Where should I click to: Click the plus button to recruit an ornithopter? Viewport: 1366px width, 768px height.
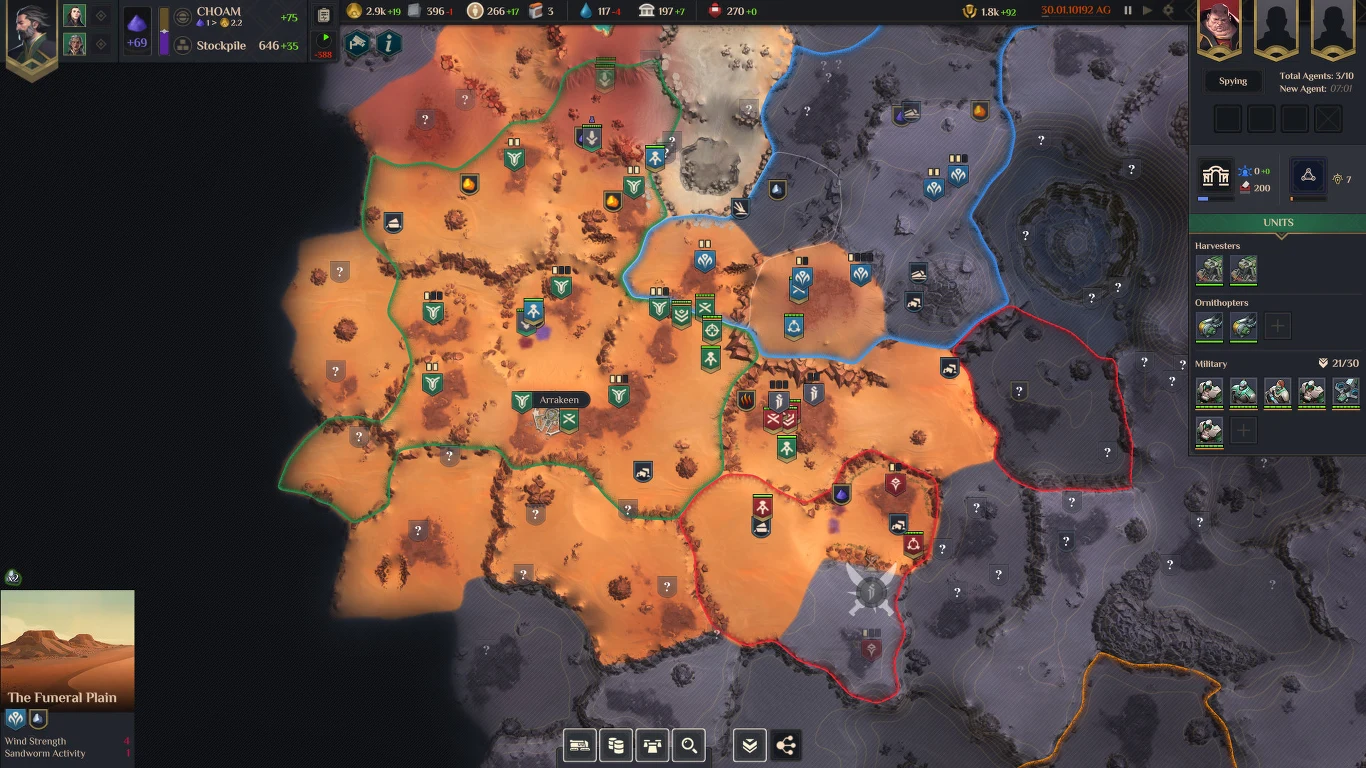coord(1277,326)
